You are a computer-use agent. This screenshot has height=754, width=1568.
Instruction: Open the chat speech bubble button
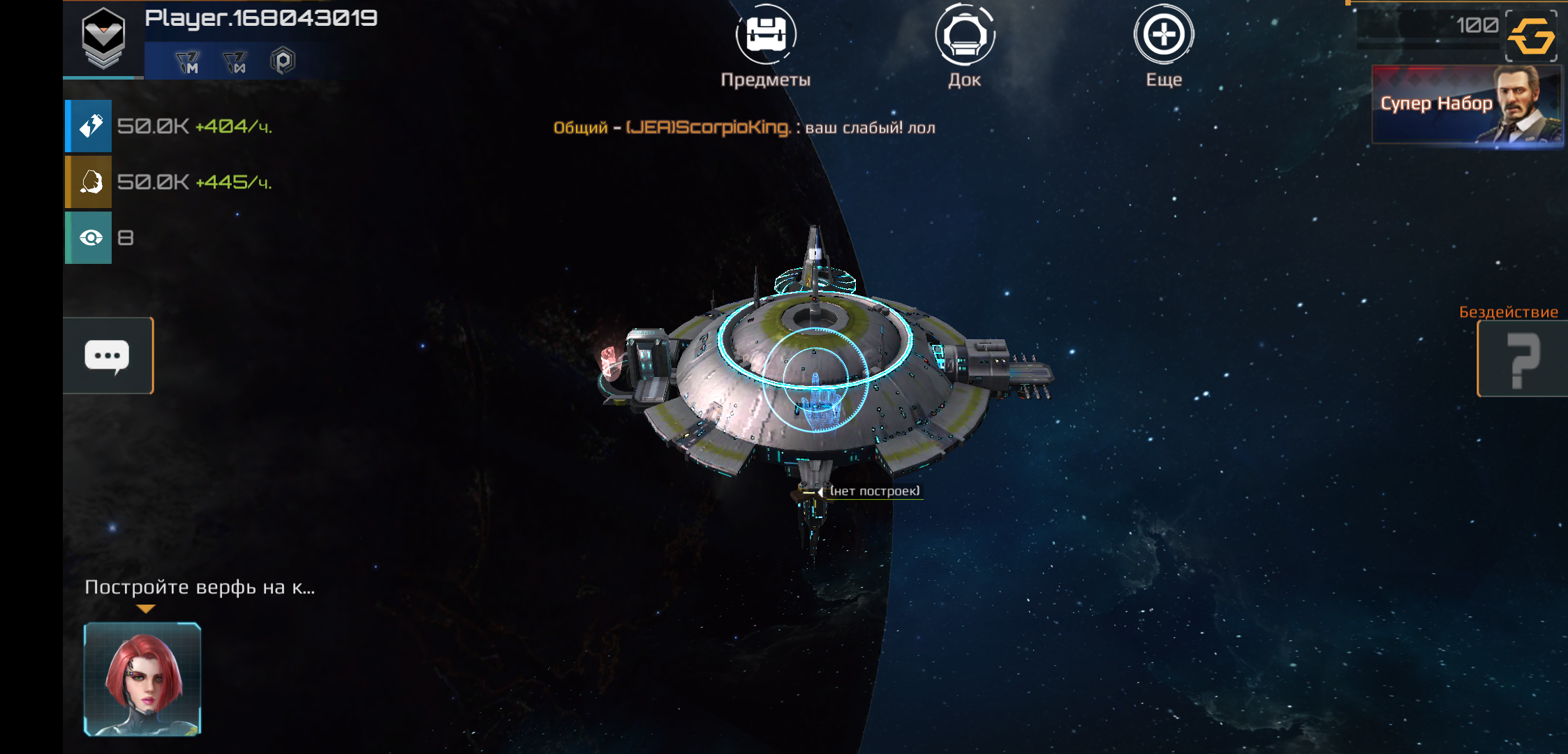coord(108,356)
